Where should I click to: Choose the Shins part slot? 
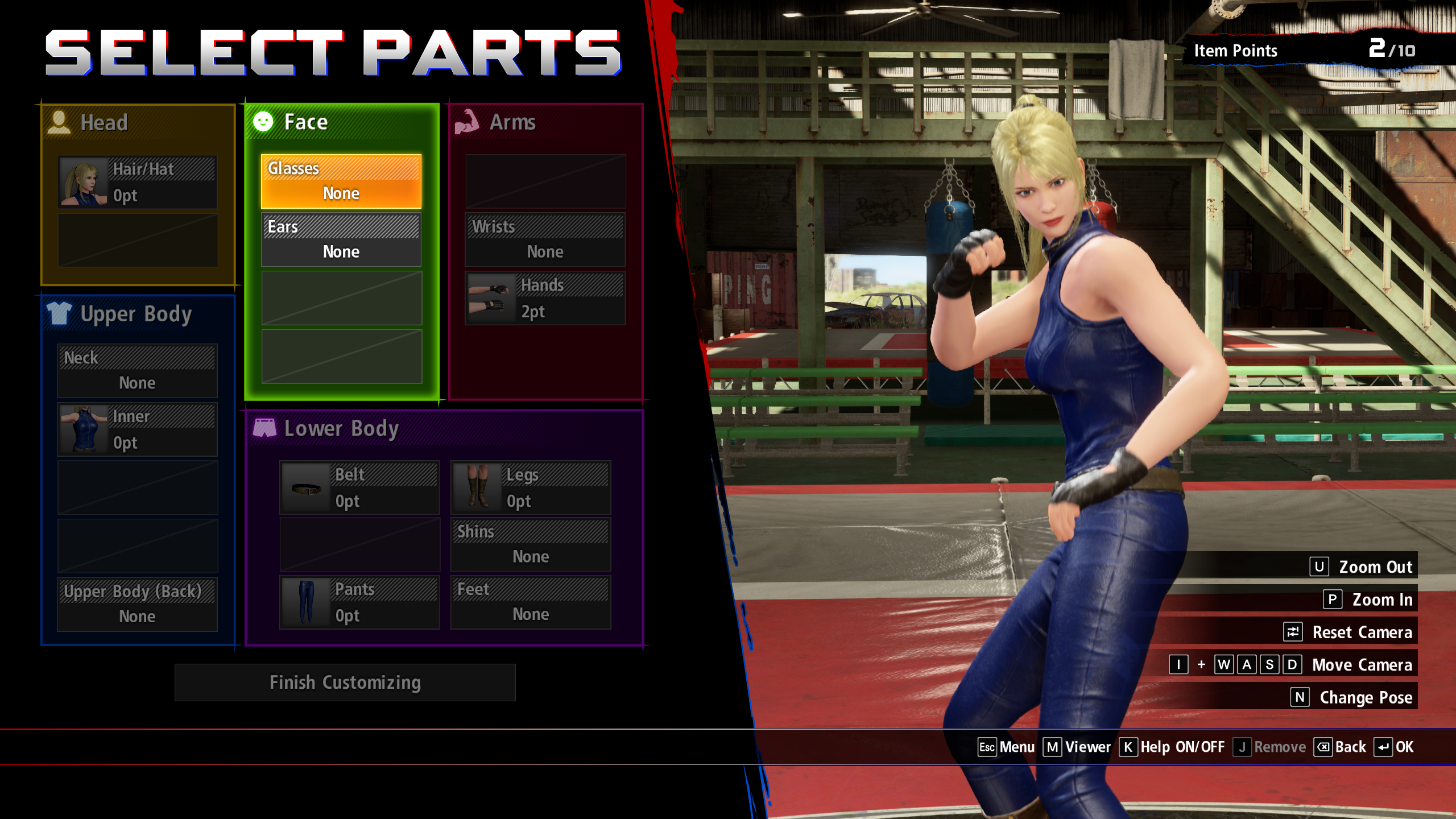pyautogui.click(x=530, y=544)
